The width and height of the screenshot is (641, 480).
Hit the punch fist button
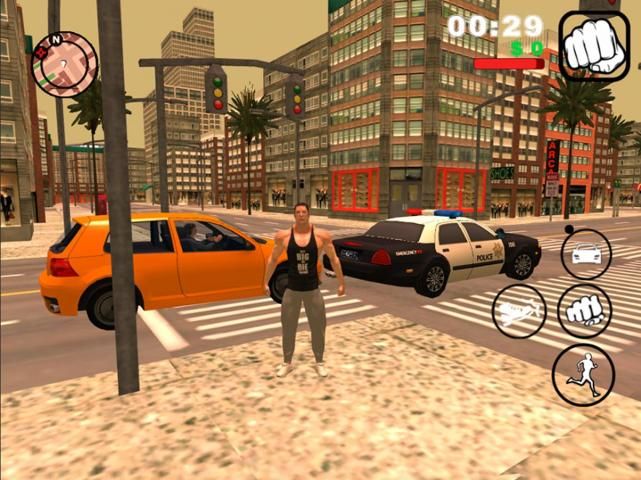[584, 310]
